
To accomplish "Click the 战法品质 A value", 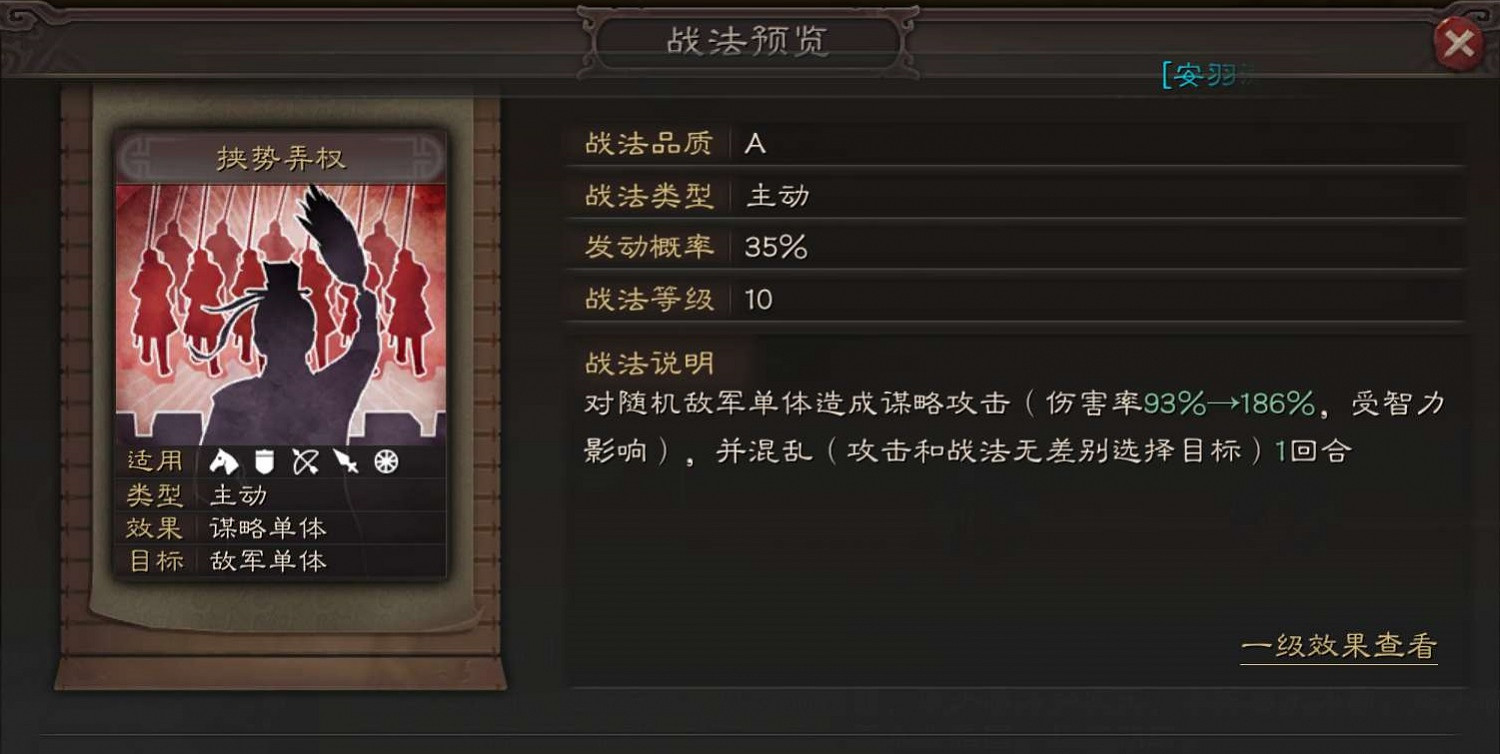I will coord(755,144).
